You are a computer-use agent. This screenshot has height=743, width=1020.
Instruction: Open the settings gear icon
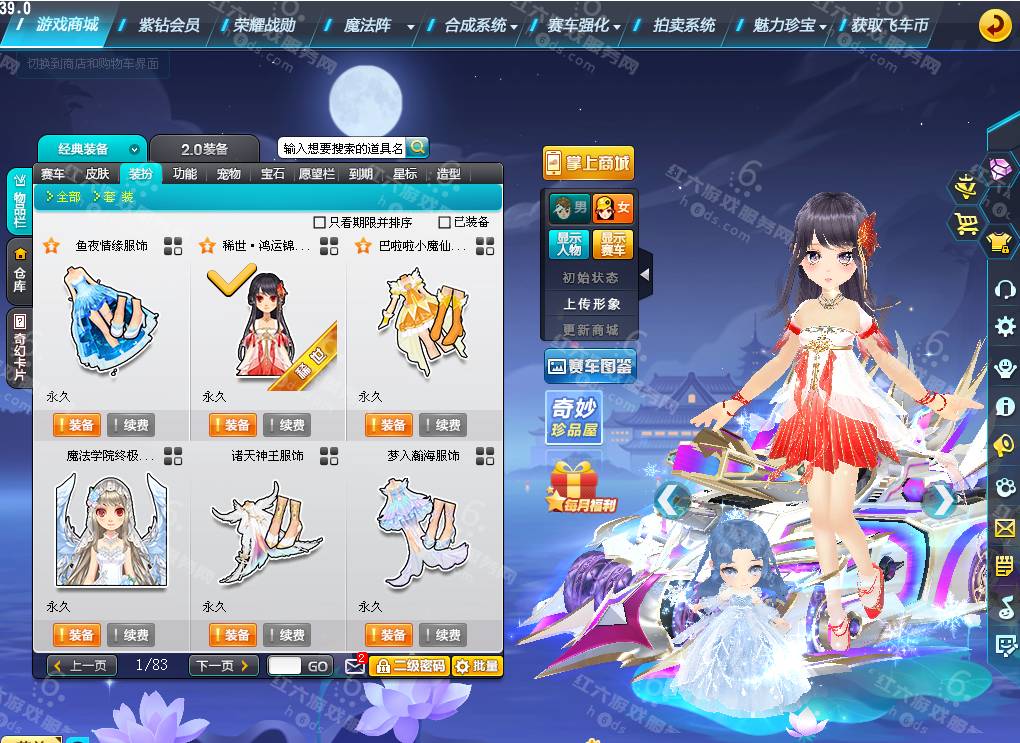(x=1005, y=326)
